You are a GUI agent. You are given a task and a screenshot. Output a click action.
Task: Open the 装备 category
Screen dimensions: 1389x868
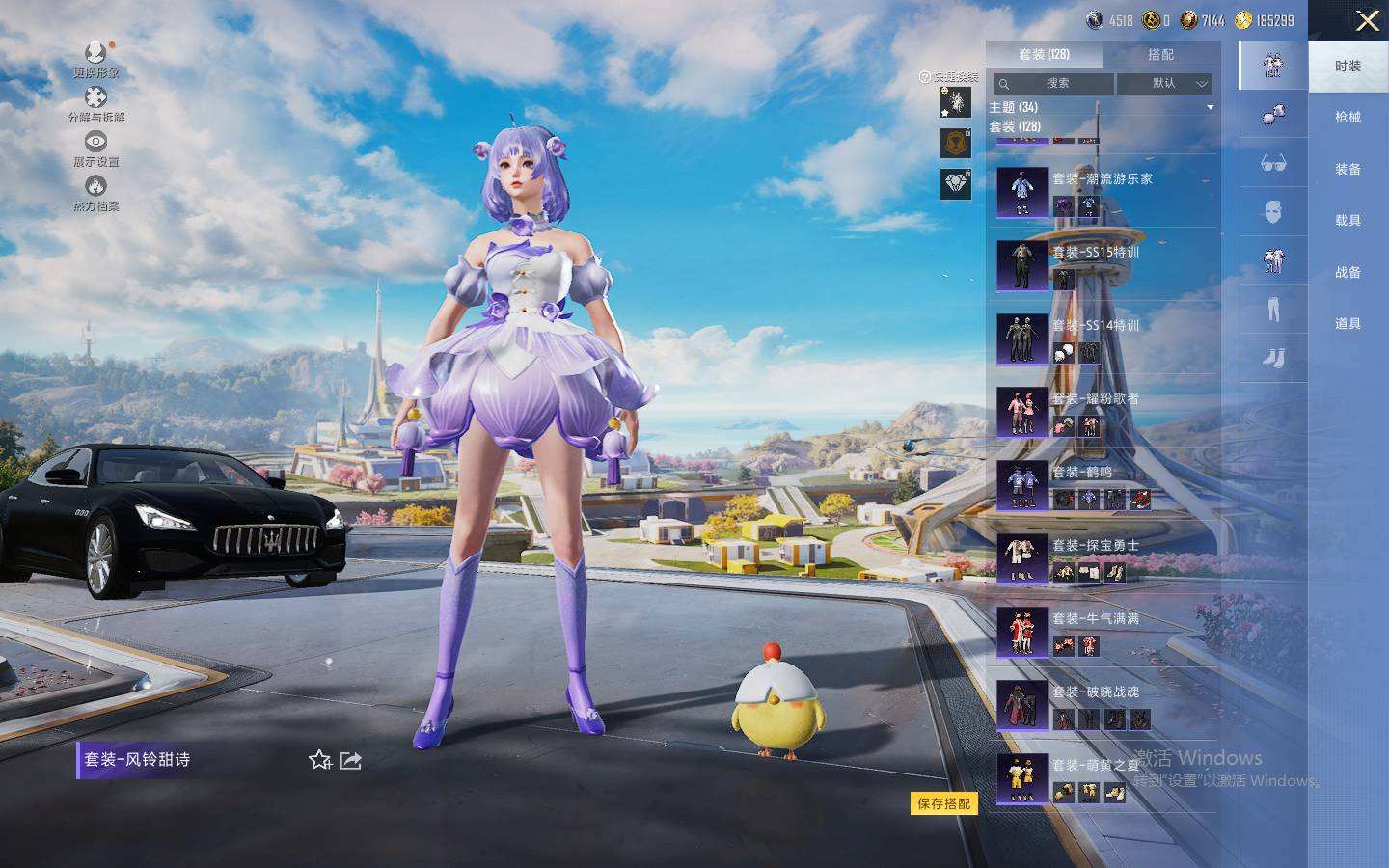click(x=1348, y=169)
